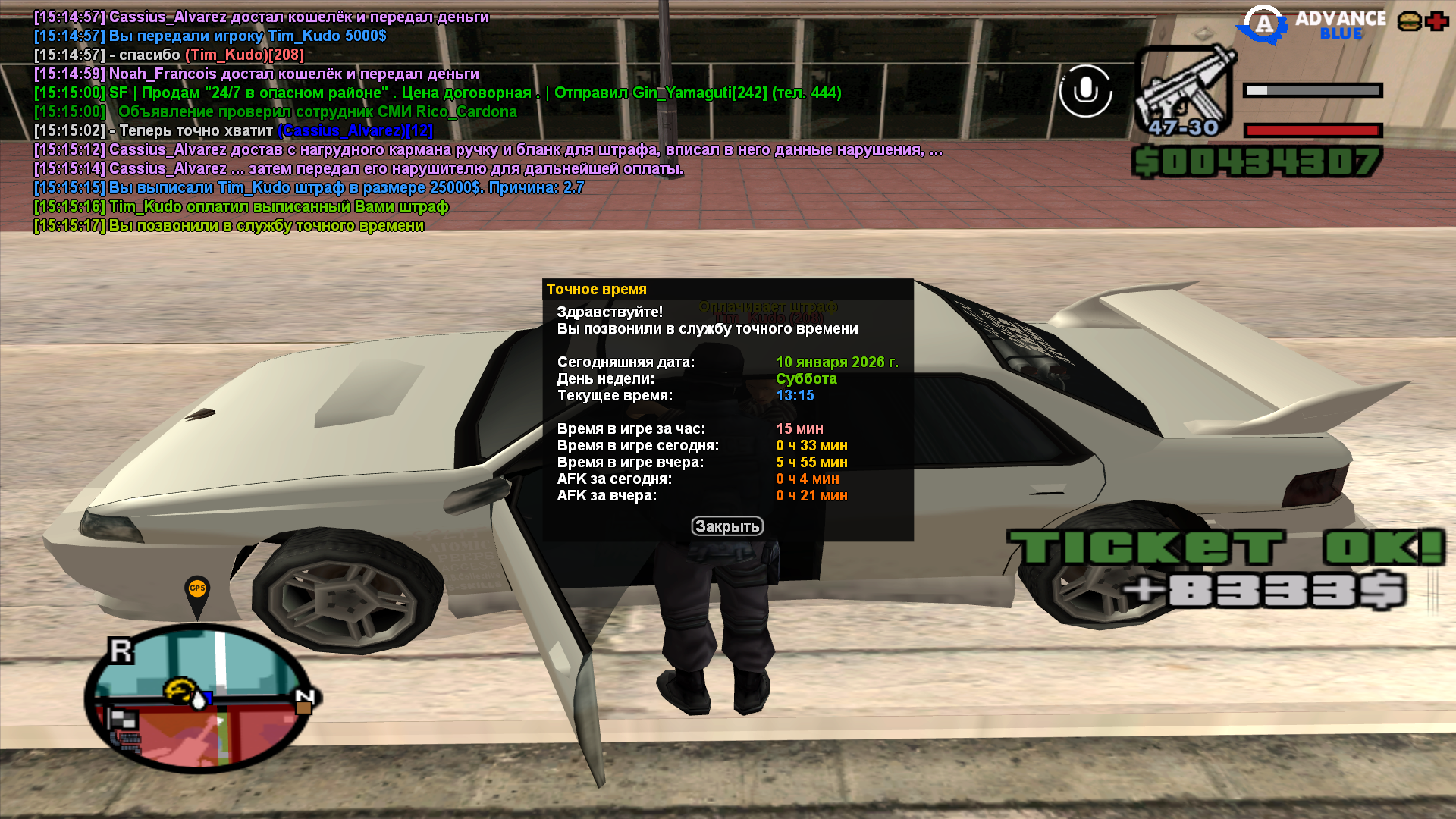Click the Advance Blue server logo
1456x819 pixels.
[1311, 25]
